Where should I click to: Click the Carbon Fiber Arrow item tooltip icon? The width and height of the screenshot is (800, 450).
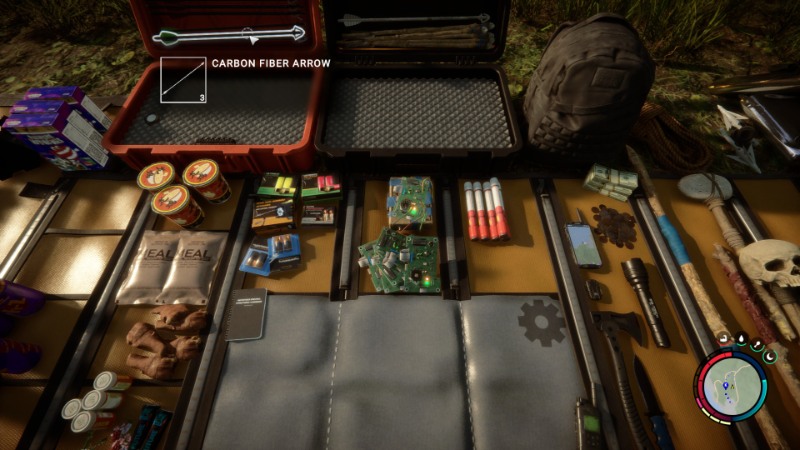pyautogui.click(x=182, y=81)
